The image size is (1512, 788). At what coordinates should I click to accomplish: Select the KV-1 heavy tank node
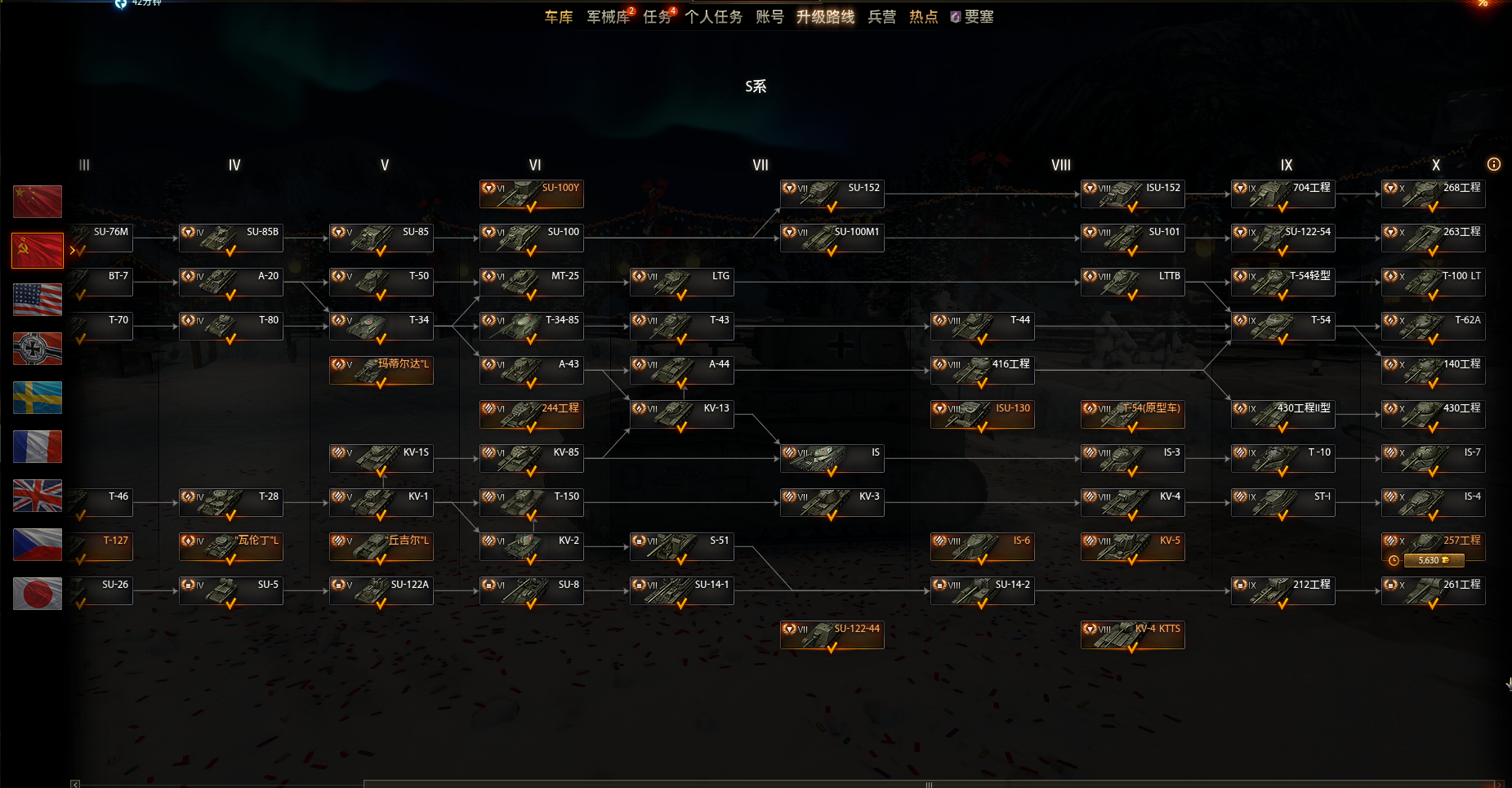coord(381,503)
